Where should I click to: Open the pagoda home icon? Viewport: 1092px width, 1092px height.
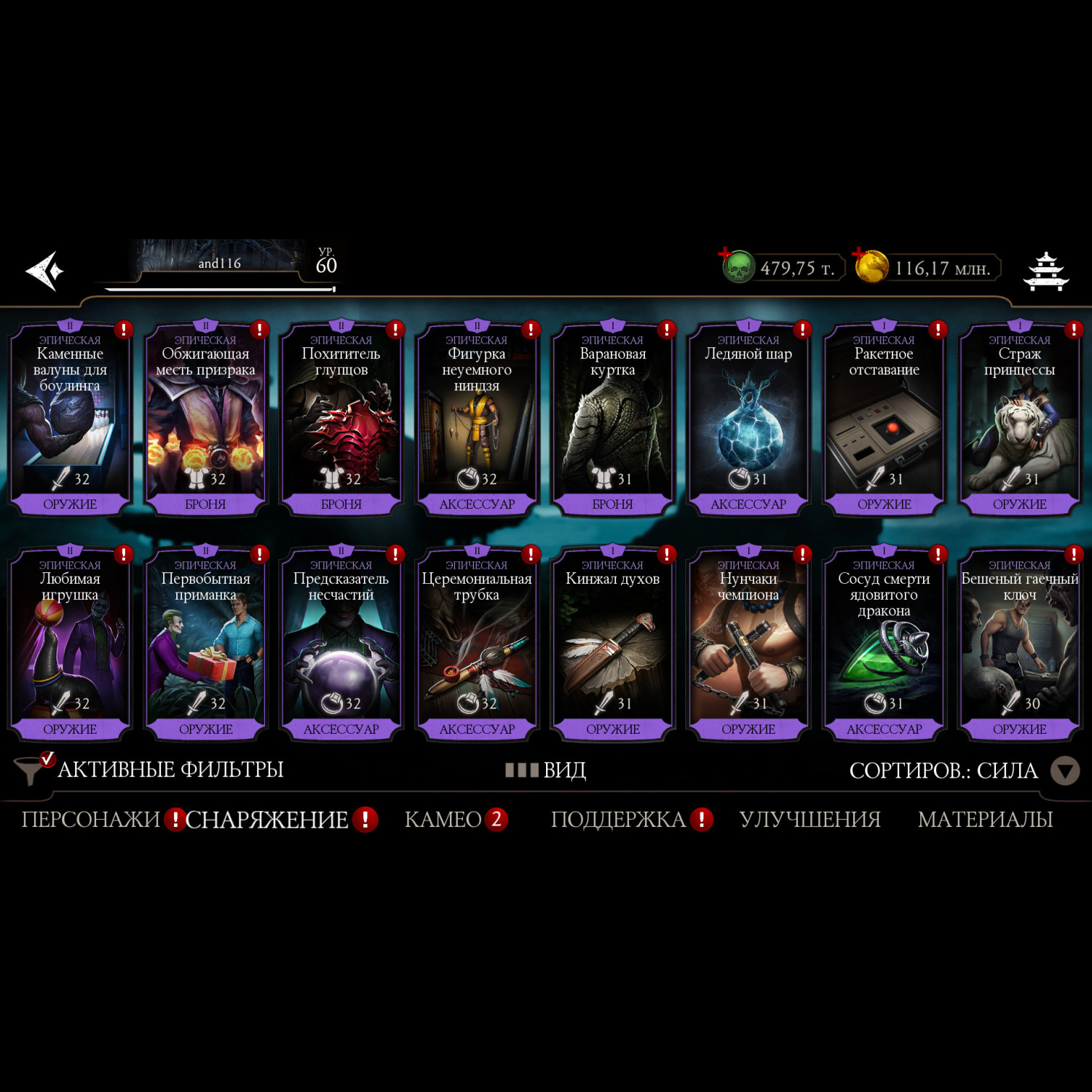1045,271
